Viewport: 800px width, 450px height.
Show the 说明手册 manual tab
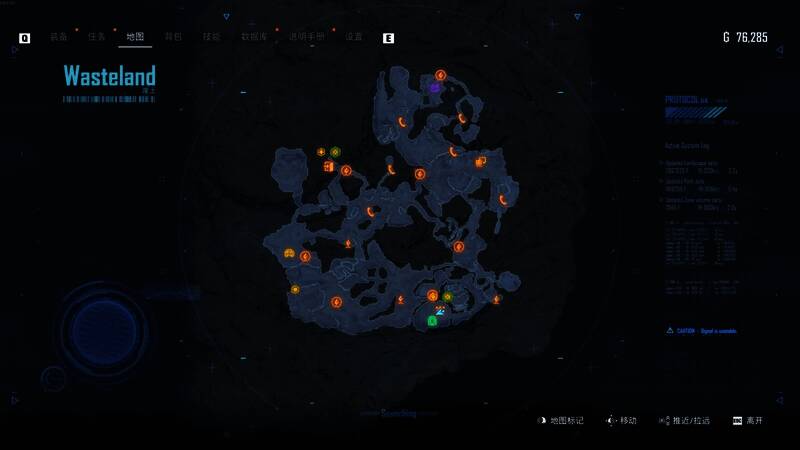(306, 37)
